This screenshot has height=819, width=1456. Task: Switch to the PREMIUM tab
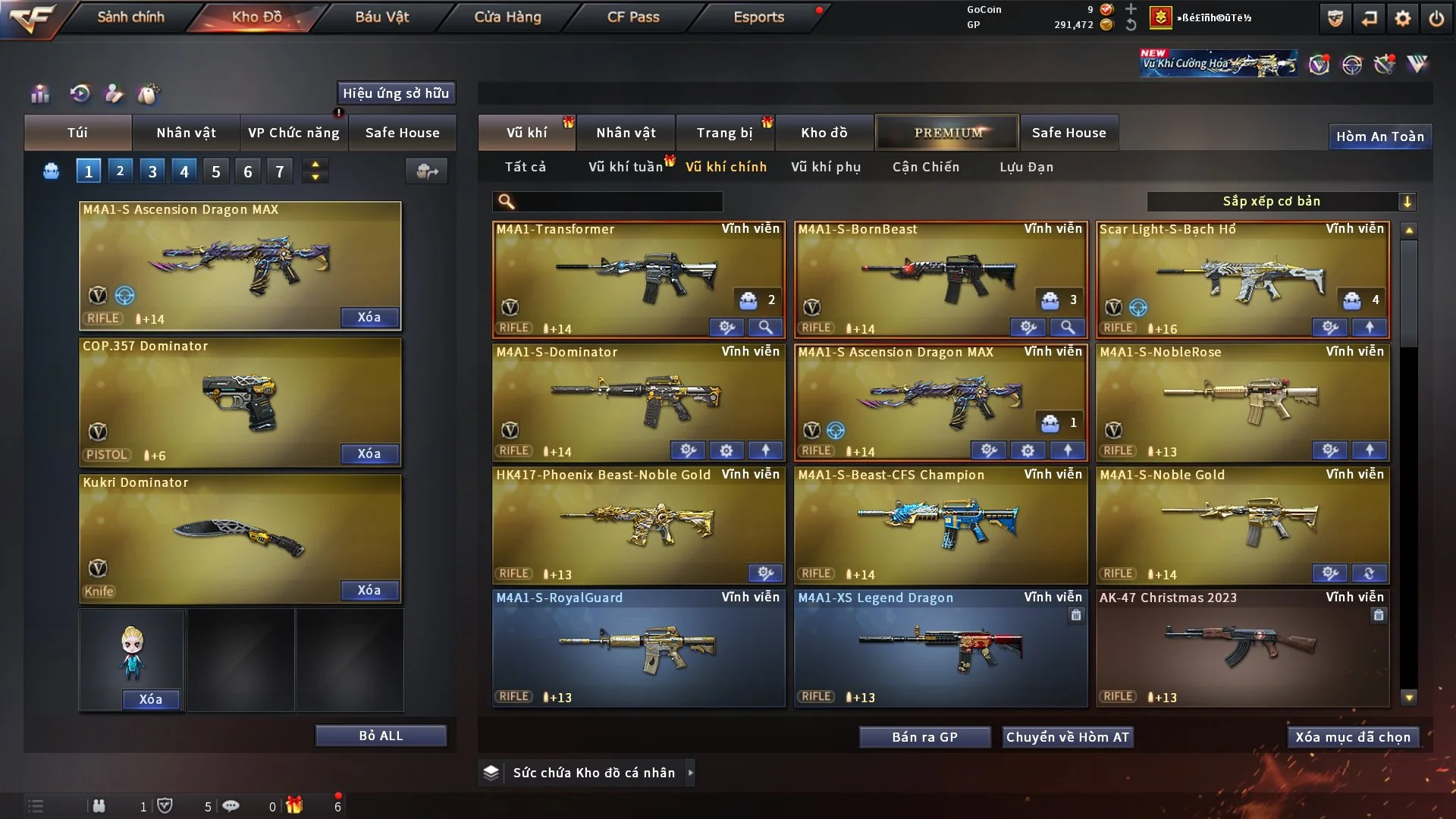pos(947,133)
